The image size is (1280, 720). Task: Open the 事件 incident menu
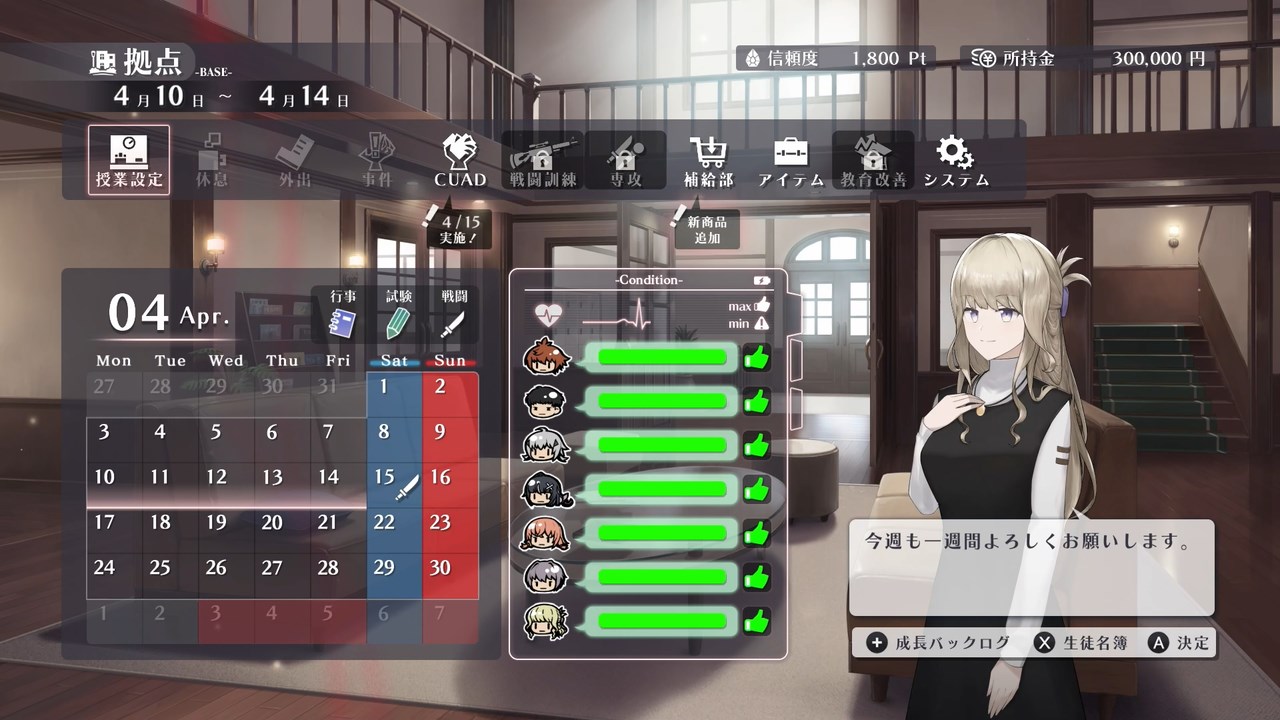click(377, 160)
